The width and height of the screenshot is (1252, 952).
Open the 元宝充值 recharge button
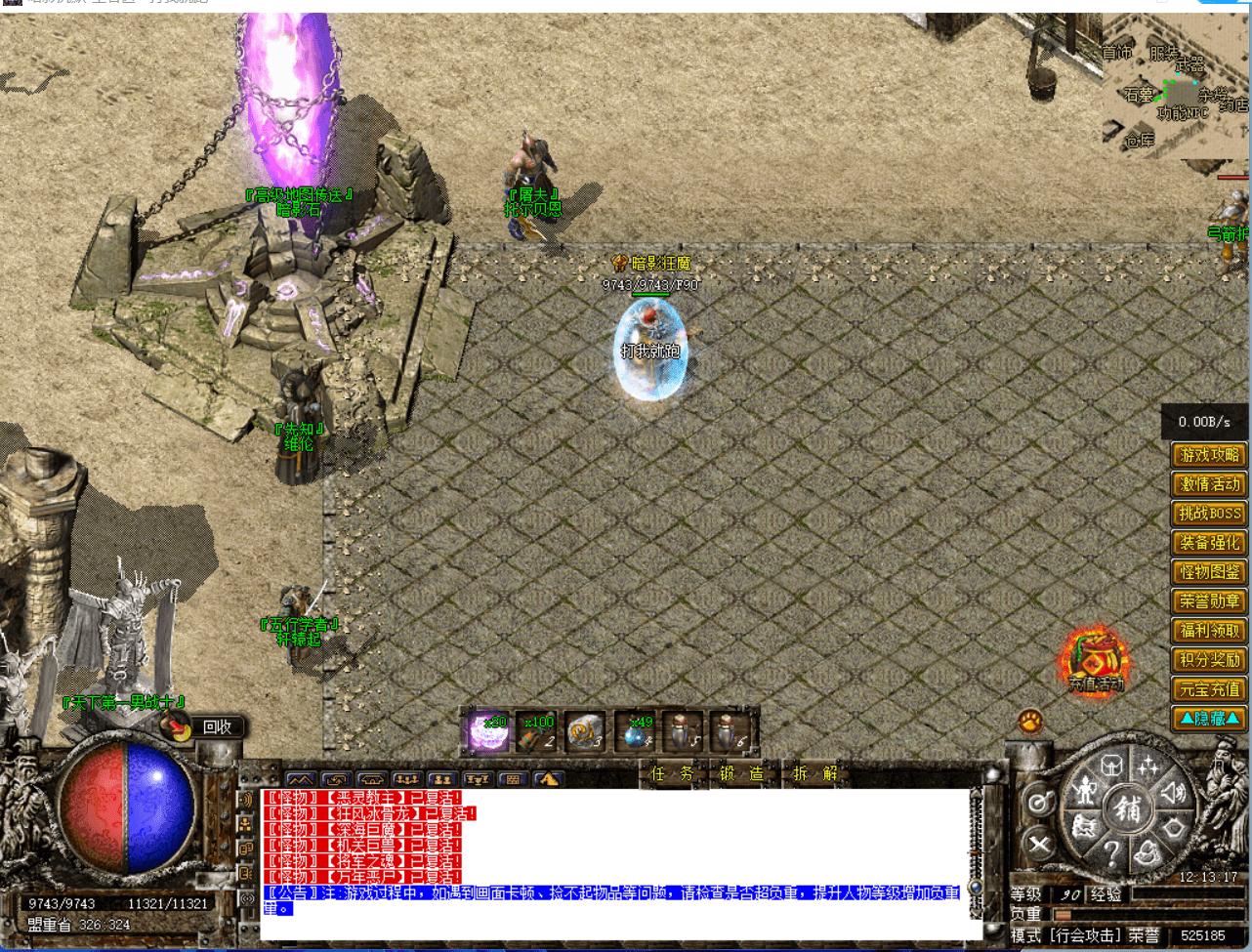(x=1209, y=689)
